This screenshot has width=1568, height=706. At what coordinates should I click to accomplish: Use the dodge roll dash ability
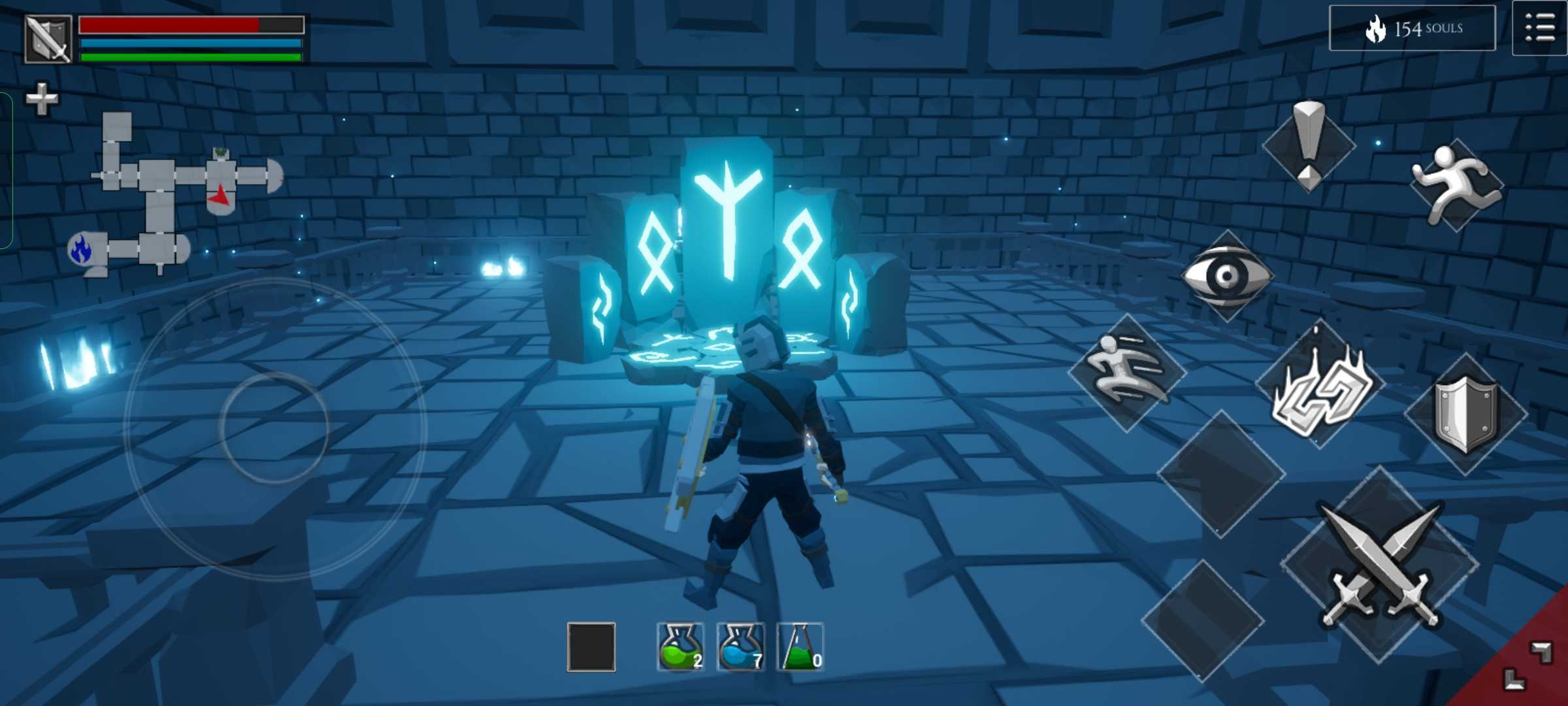(x=1127, y=371)
